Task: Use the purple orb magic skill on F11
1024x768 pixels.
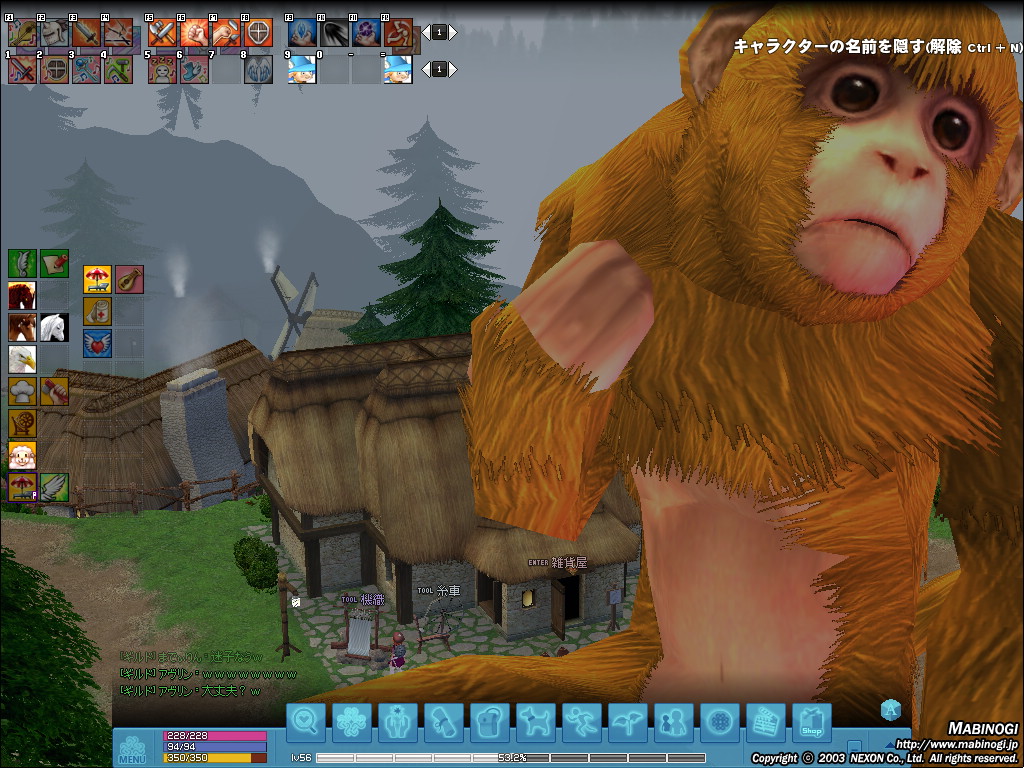Action: [x=366, y=33]
